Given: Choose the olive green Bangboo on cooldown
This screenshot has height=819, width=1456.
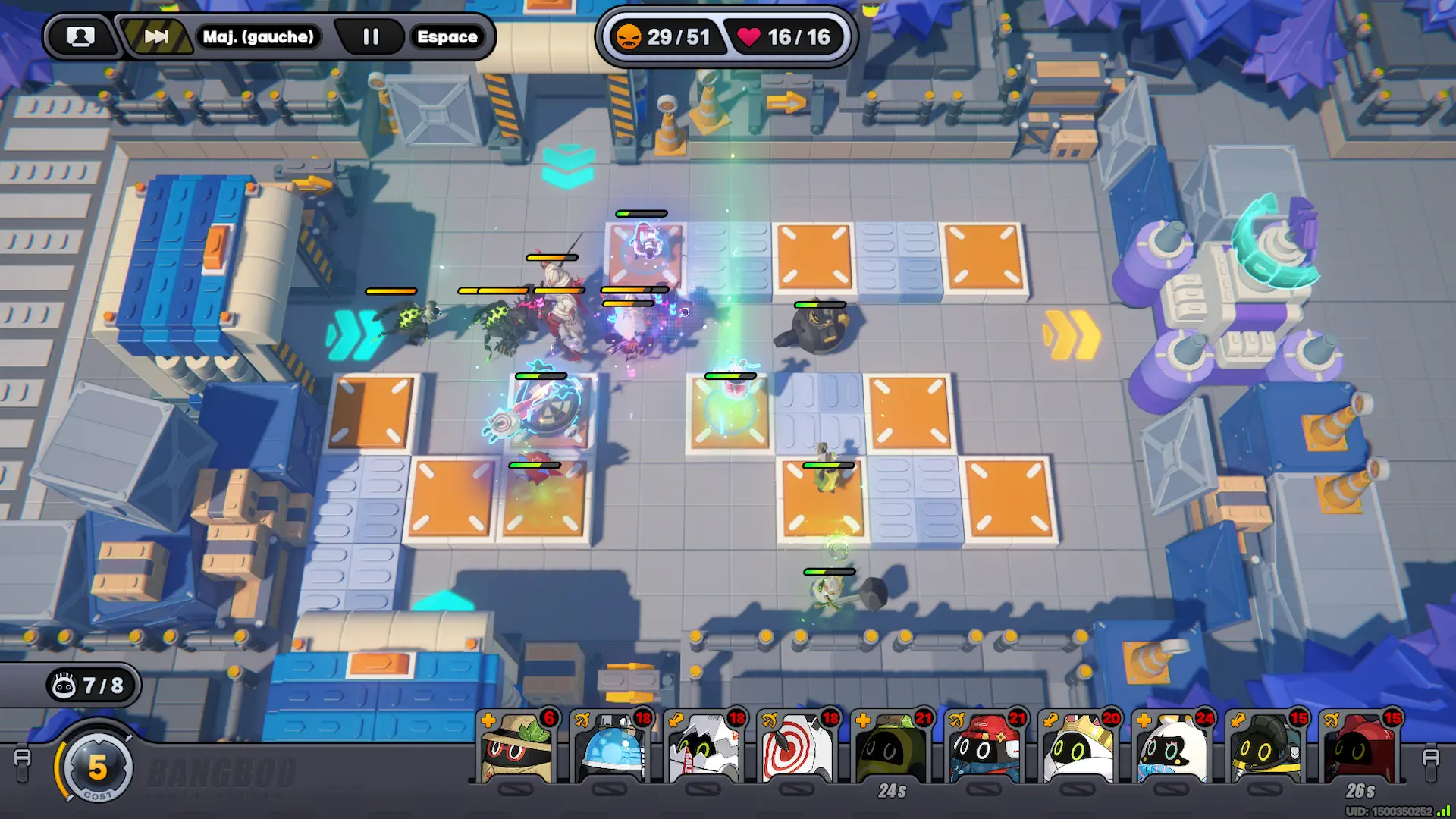Looking at the screenshot, I should (x=892, y=748).
